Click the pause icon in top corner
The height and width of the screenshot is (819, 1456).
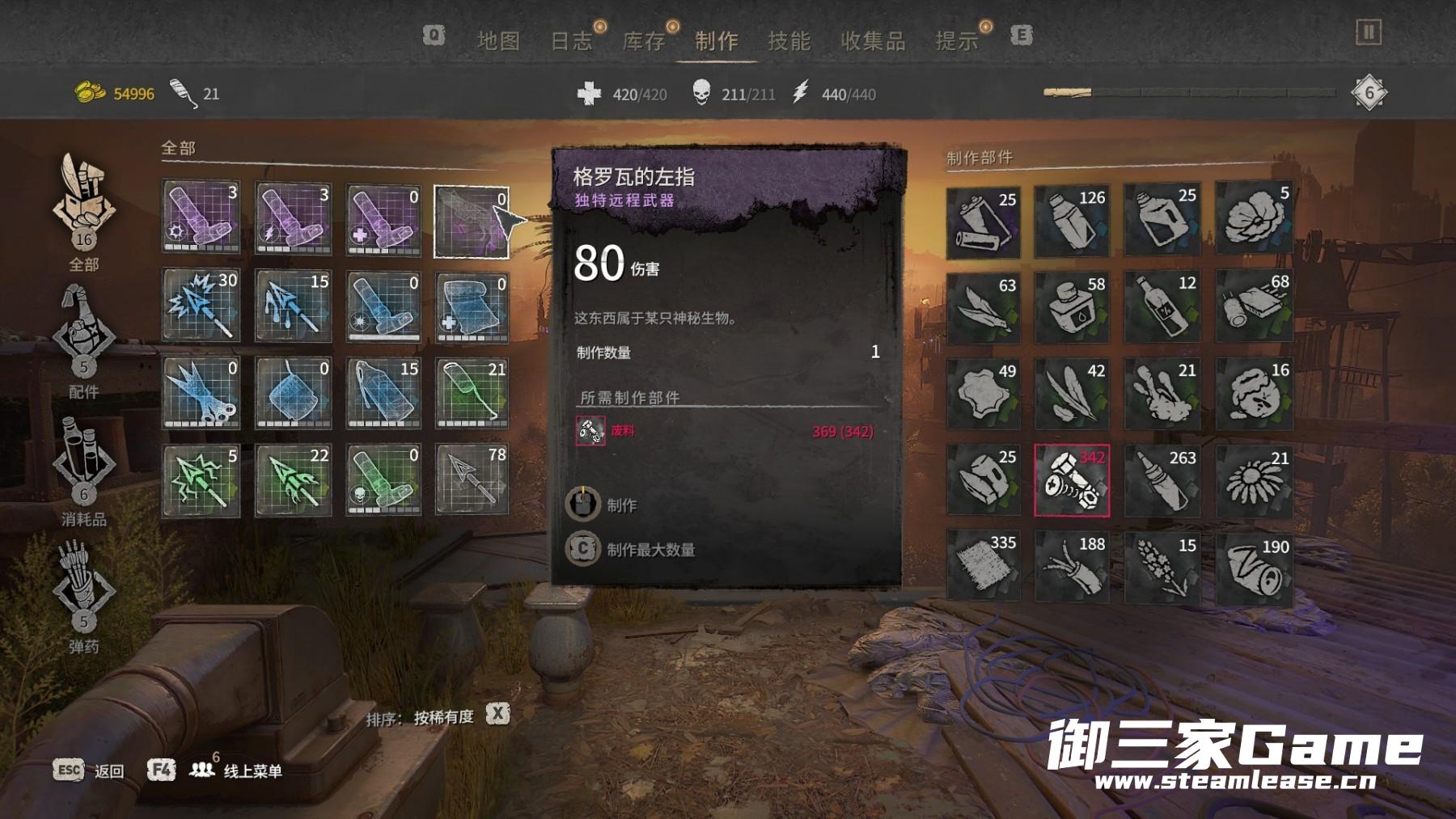(x=1368, y=32)
